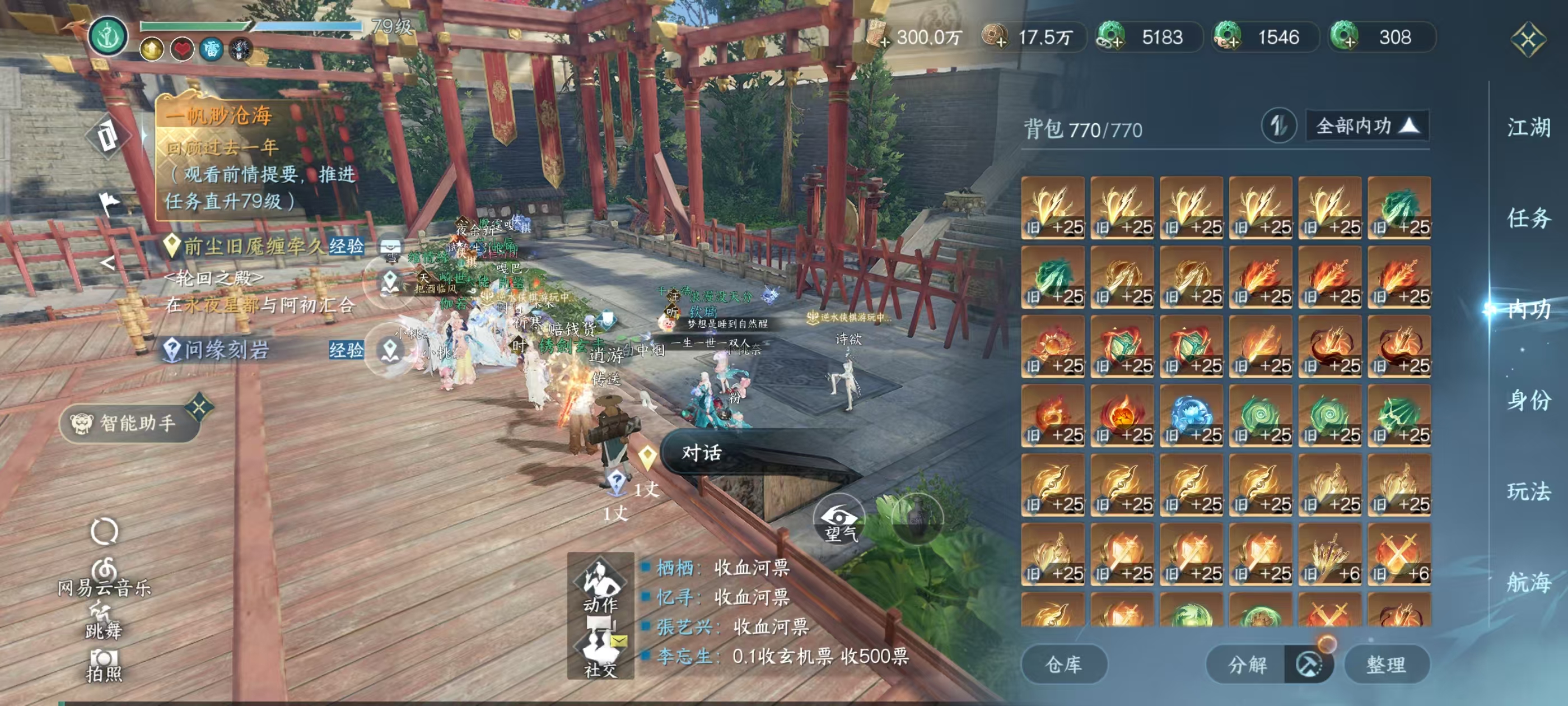
Task: Switch to the 江湖 tab
Action: tap(1528, 128)
